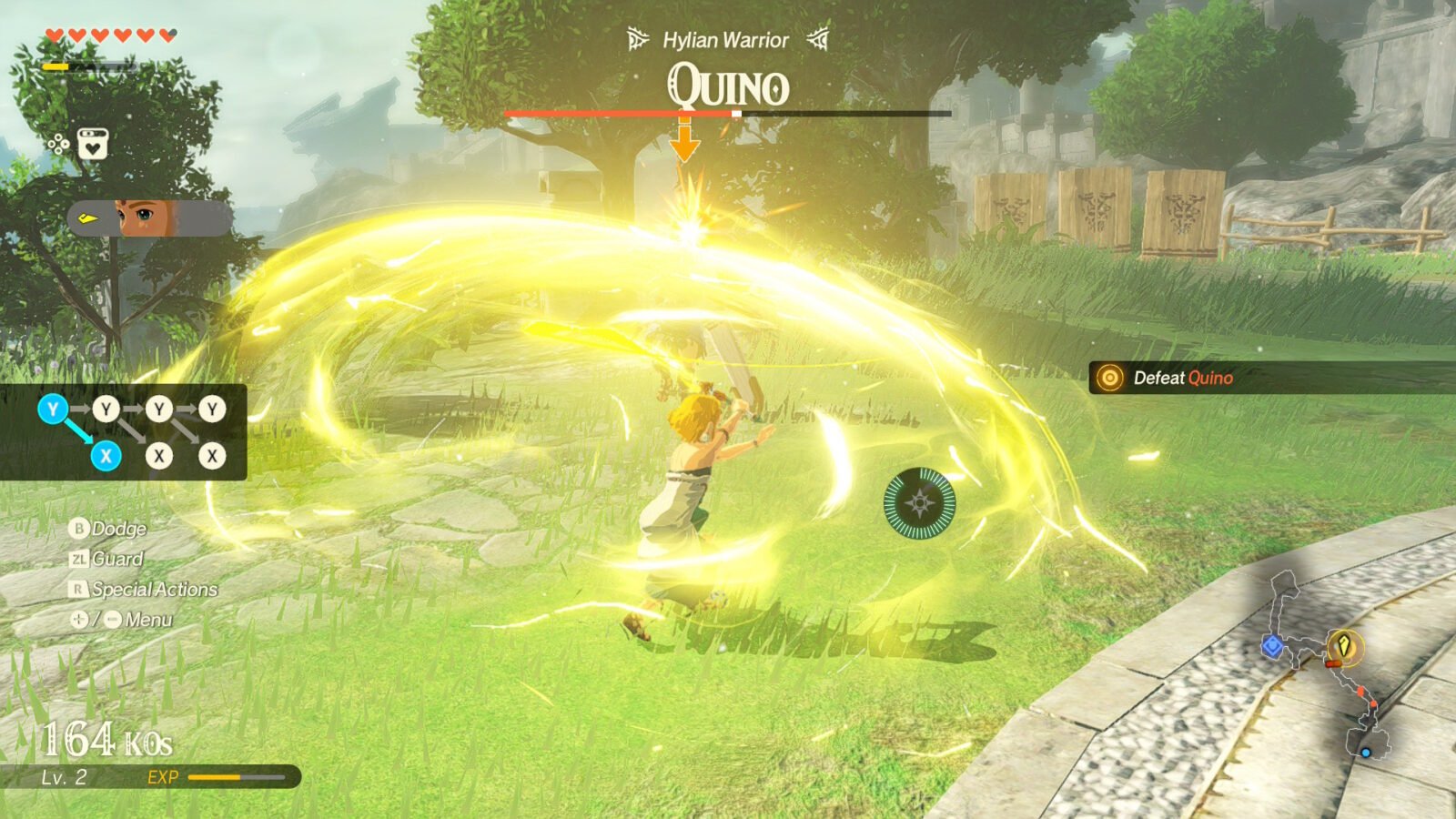Click the blue diamond marker on the minimap
The image size is (1456, 819).
pos(1271,646)
